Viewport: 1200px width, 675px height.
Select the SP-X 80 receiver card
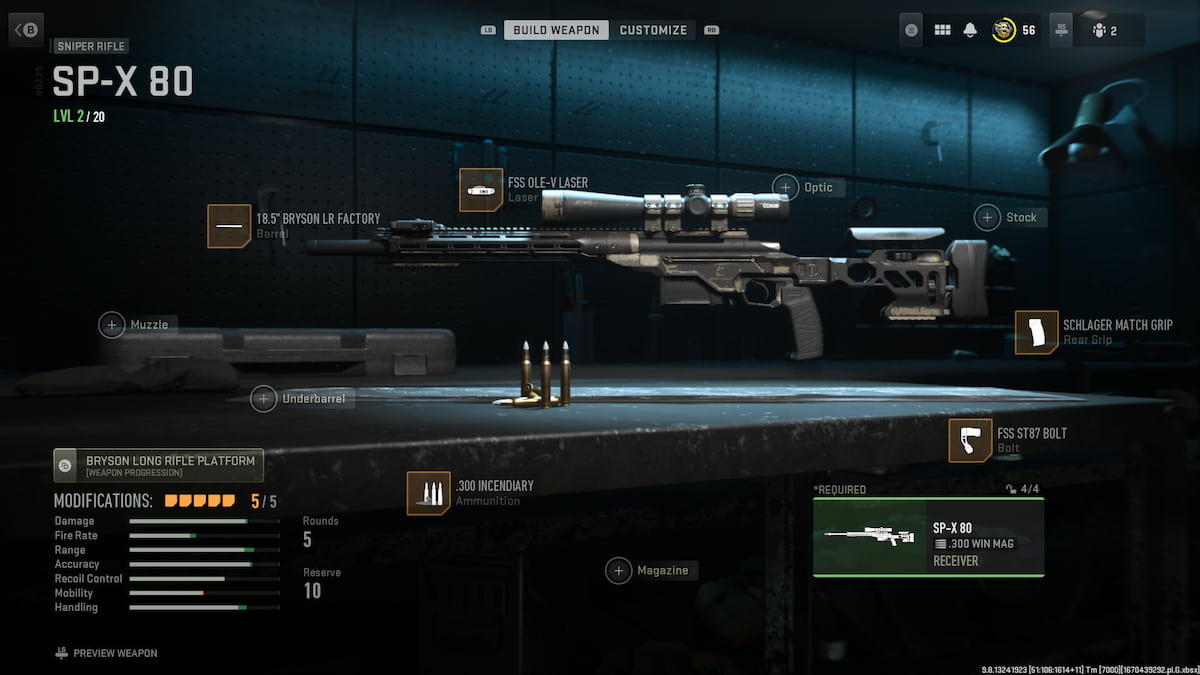[x=928, y=537]
